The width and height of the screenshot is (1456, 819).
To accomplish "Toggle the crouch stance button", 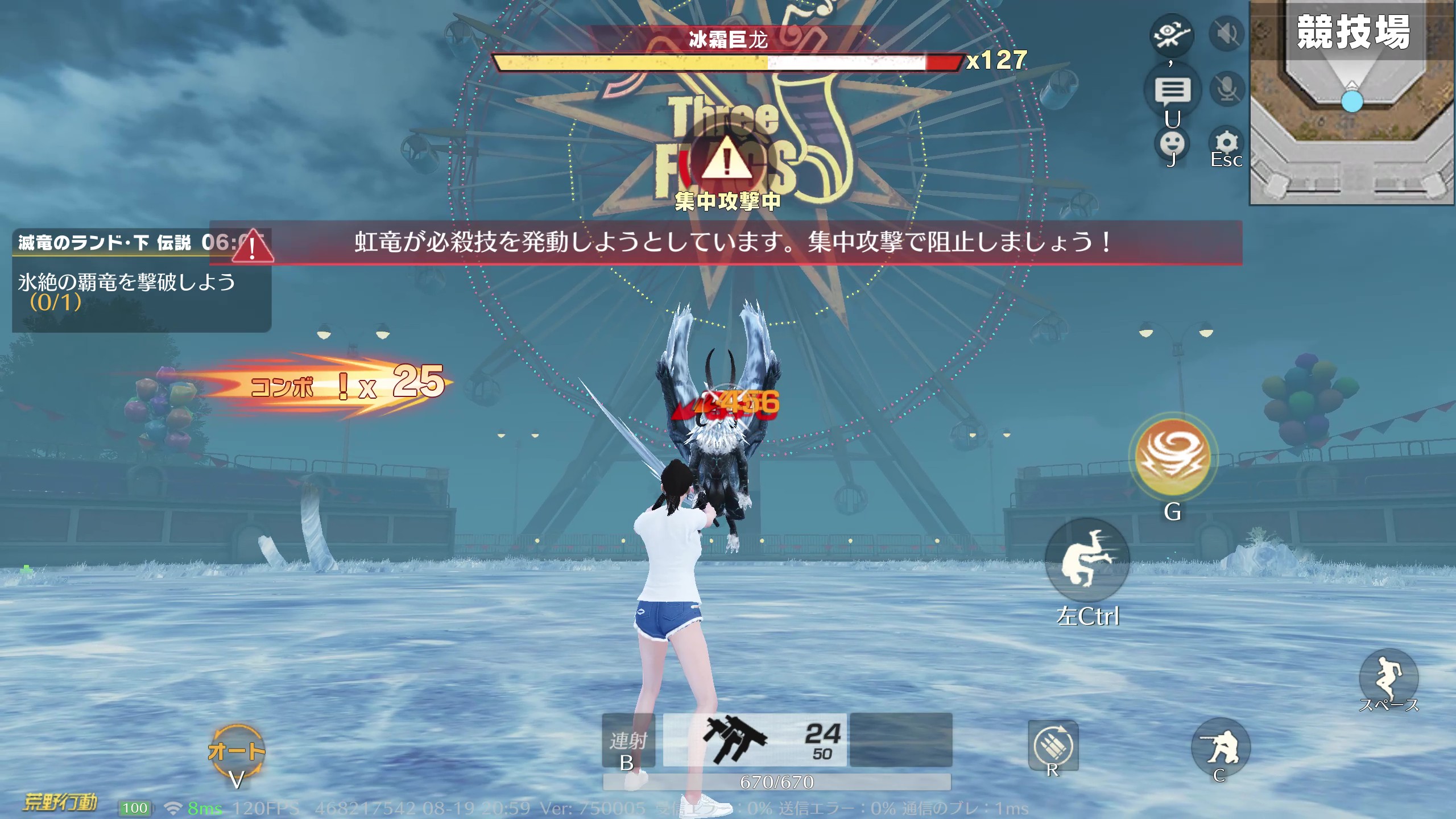I will [1221, 747].
